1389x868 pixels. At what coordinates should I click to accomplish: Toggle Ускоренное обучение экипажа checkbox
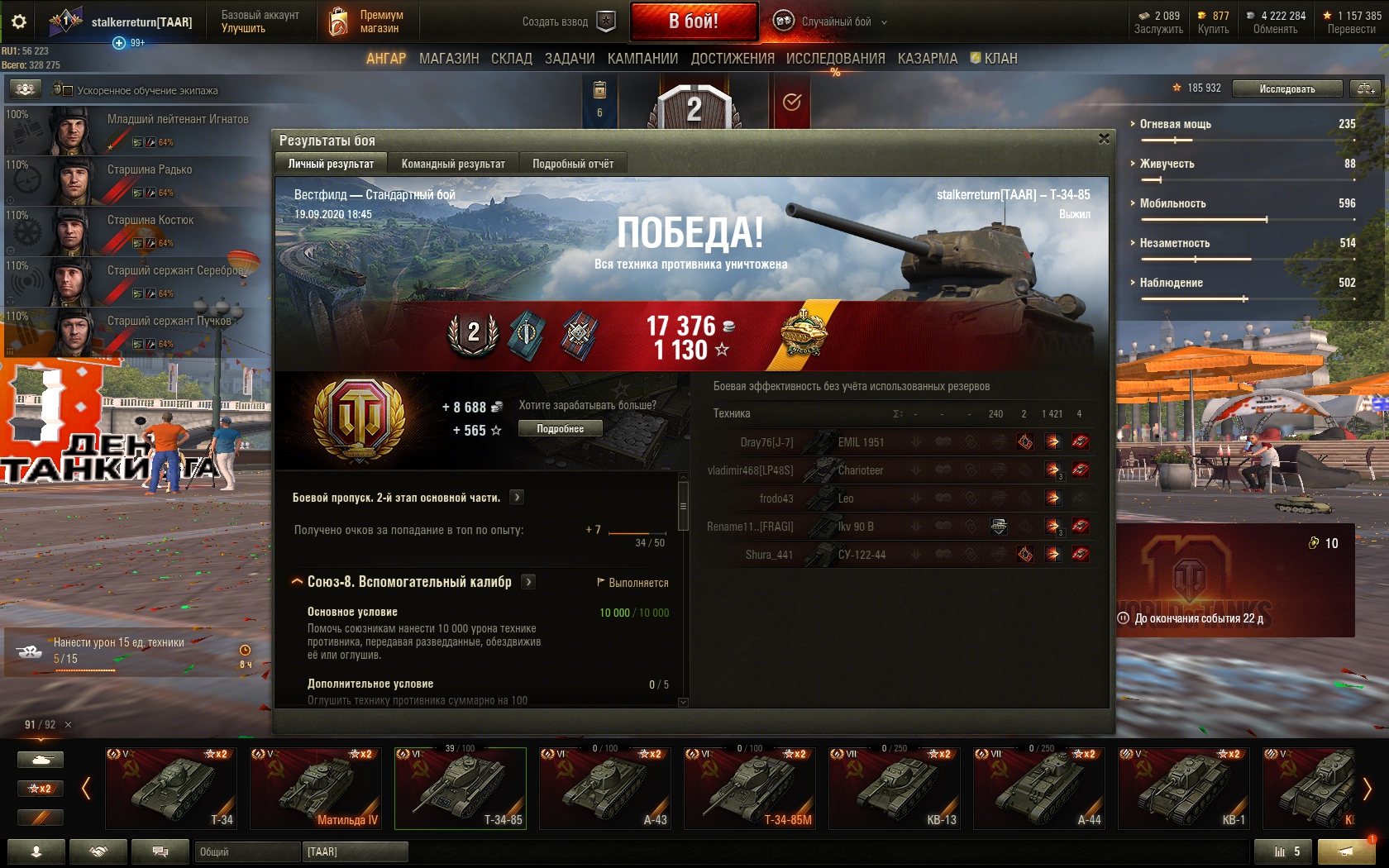pos(68,90)
